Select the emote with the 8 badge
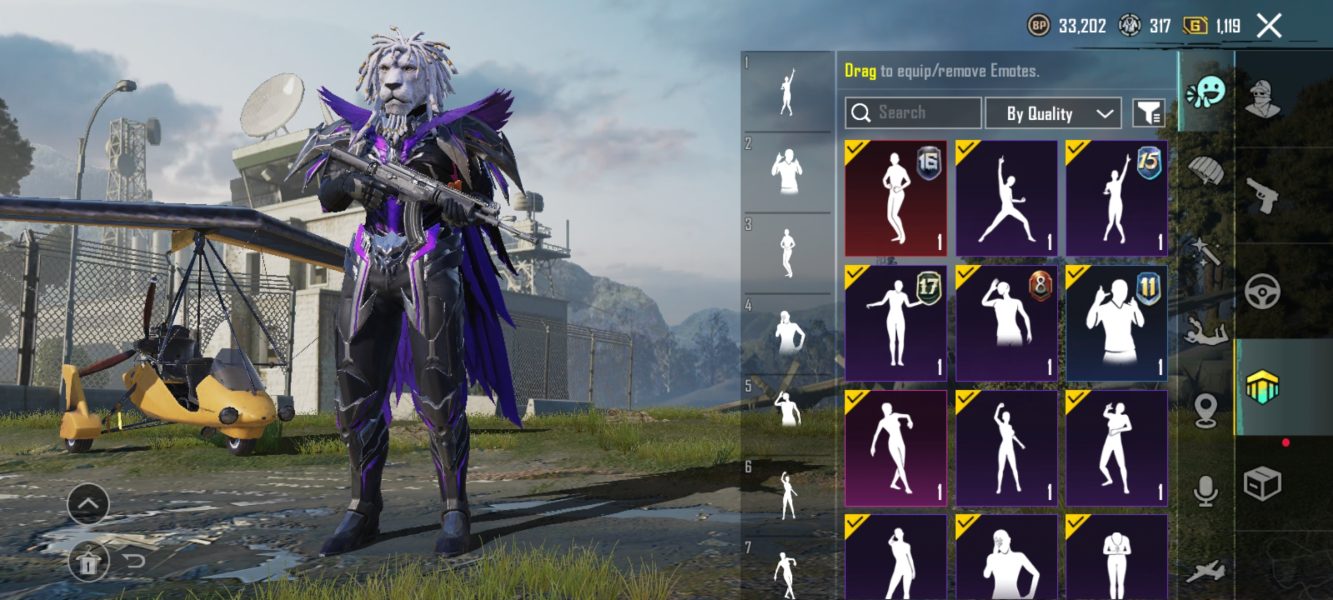Screen dimensions: 1333x600 (x=1006, y=323)
